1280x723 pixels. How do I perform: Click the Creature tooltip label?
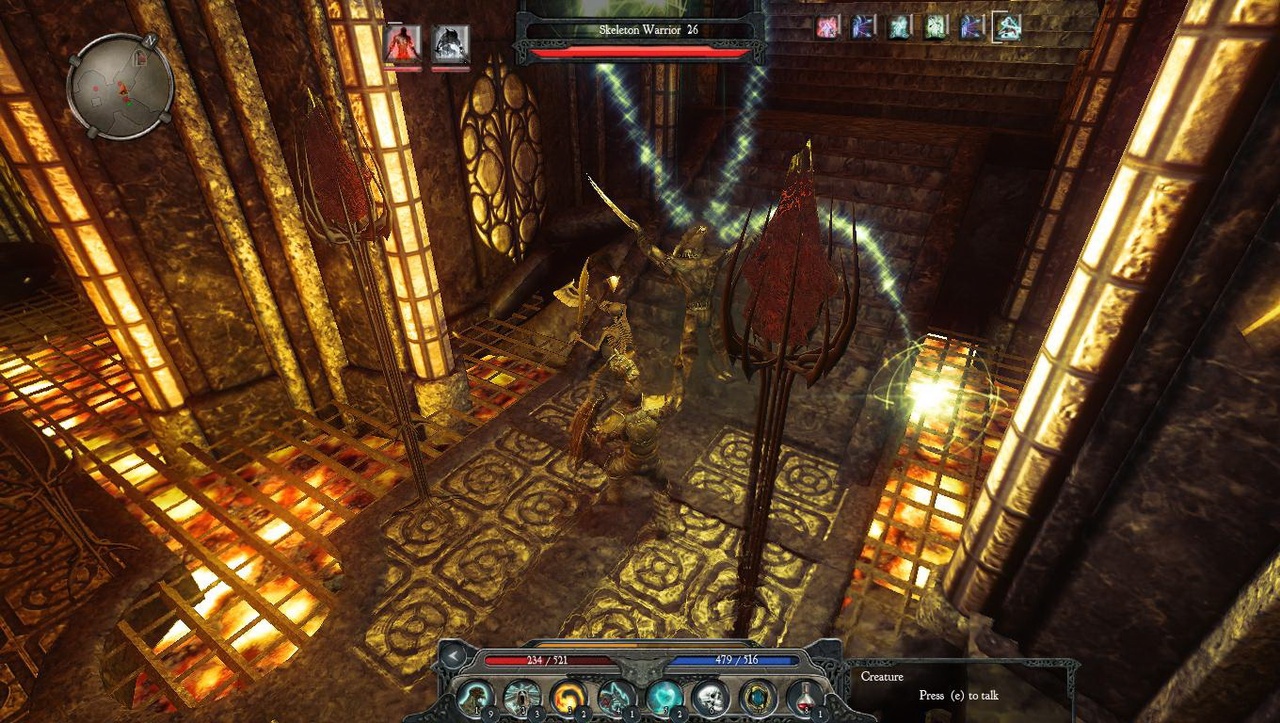(881, 676)
